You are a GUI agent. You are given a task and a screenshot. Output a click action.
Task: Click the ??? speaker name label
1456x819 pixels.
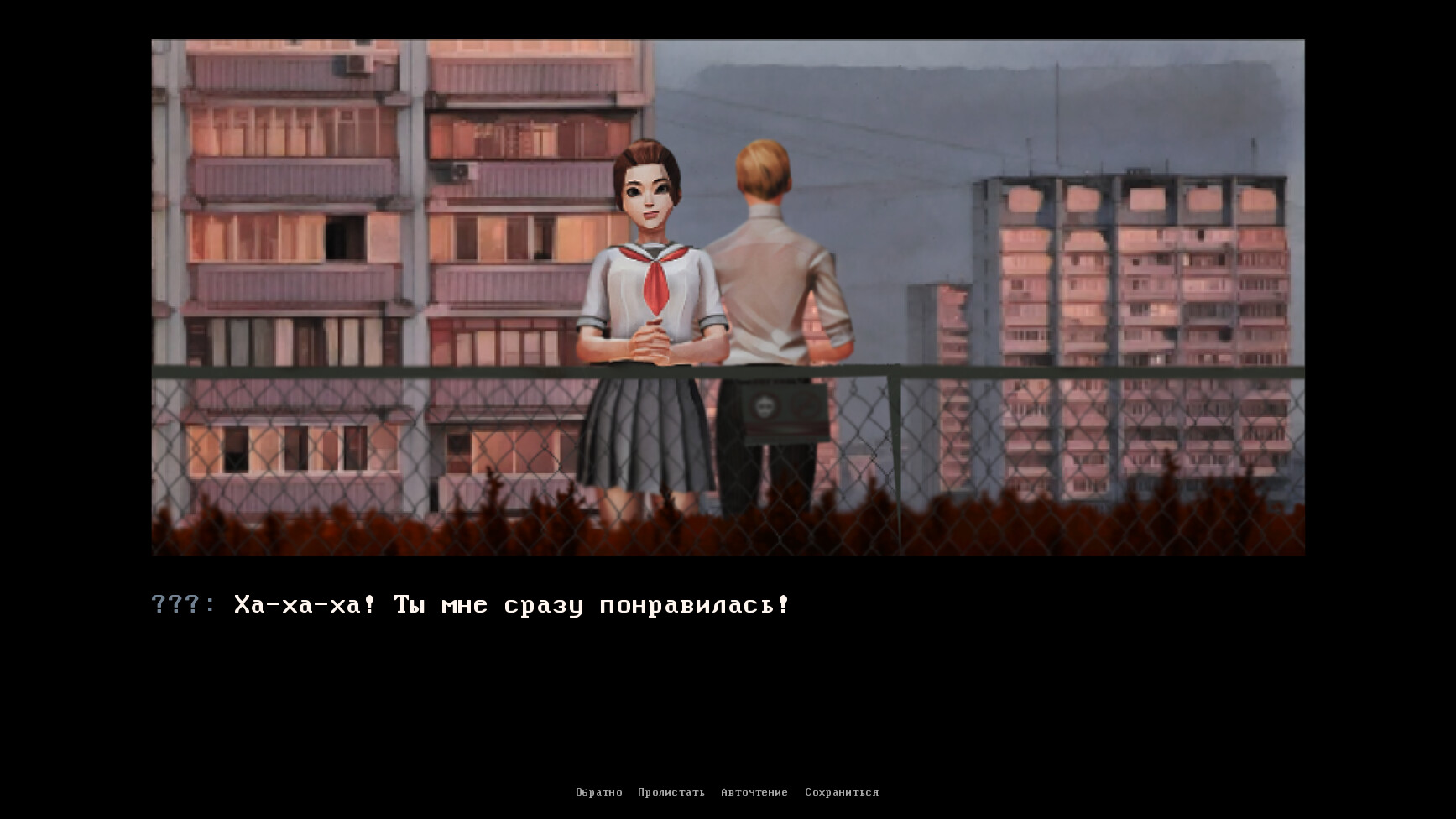177,603
